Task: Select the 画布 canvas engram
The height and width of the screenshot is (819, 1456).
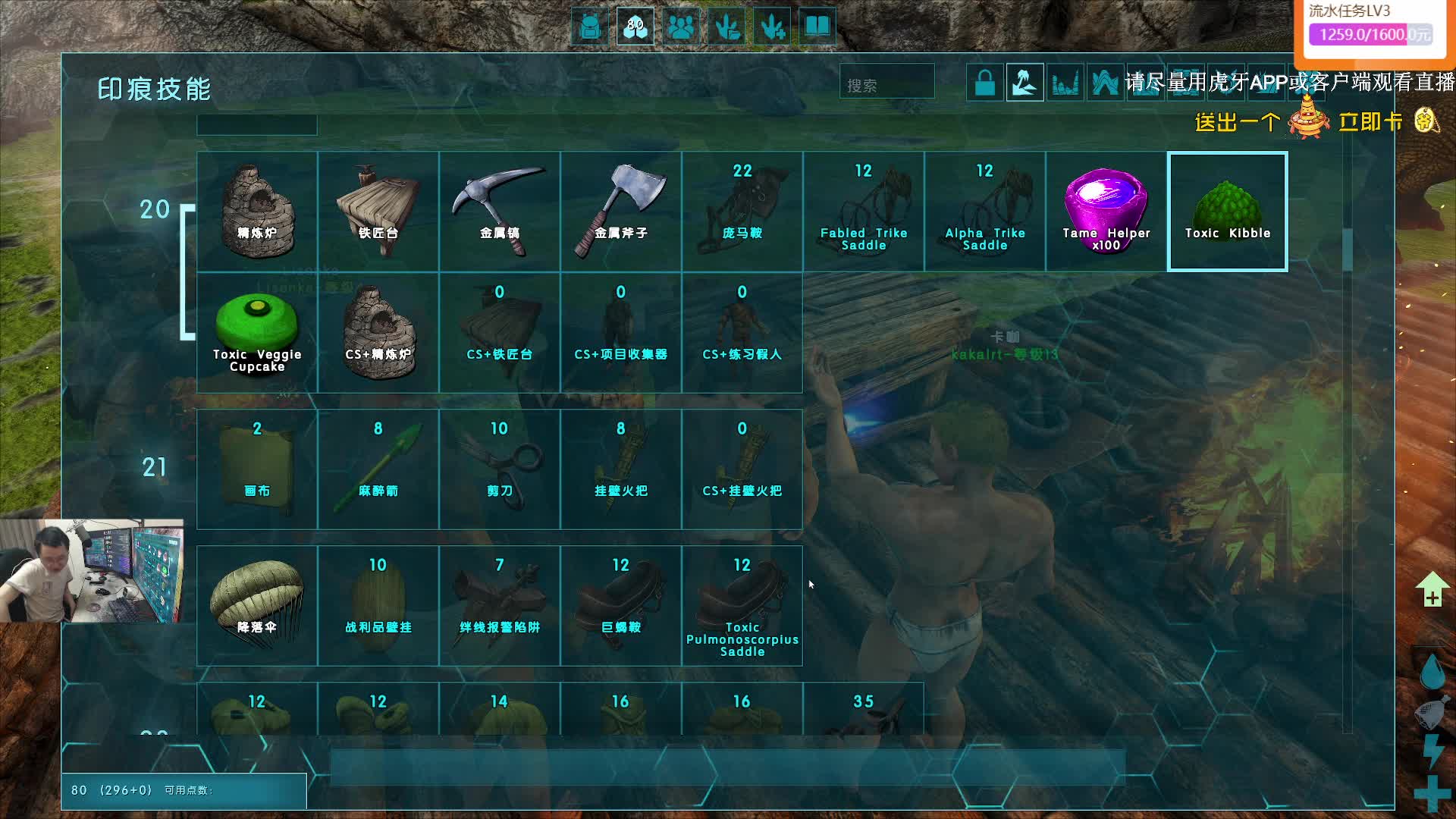Action: (257, 469)
